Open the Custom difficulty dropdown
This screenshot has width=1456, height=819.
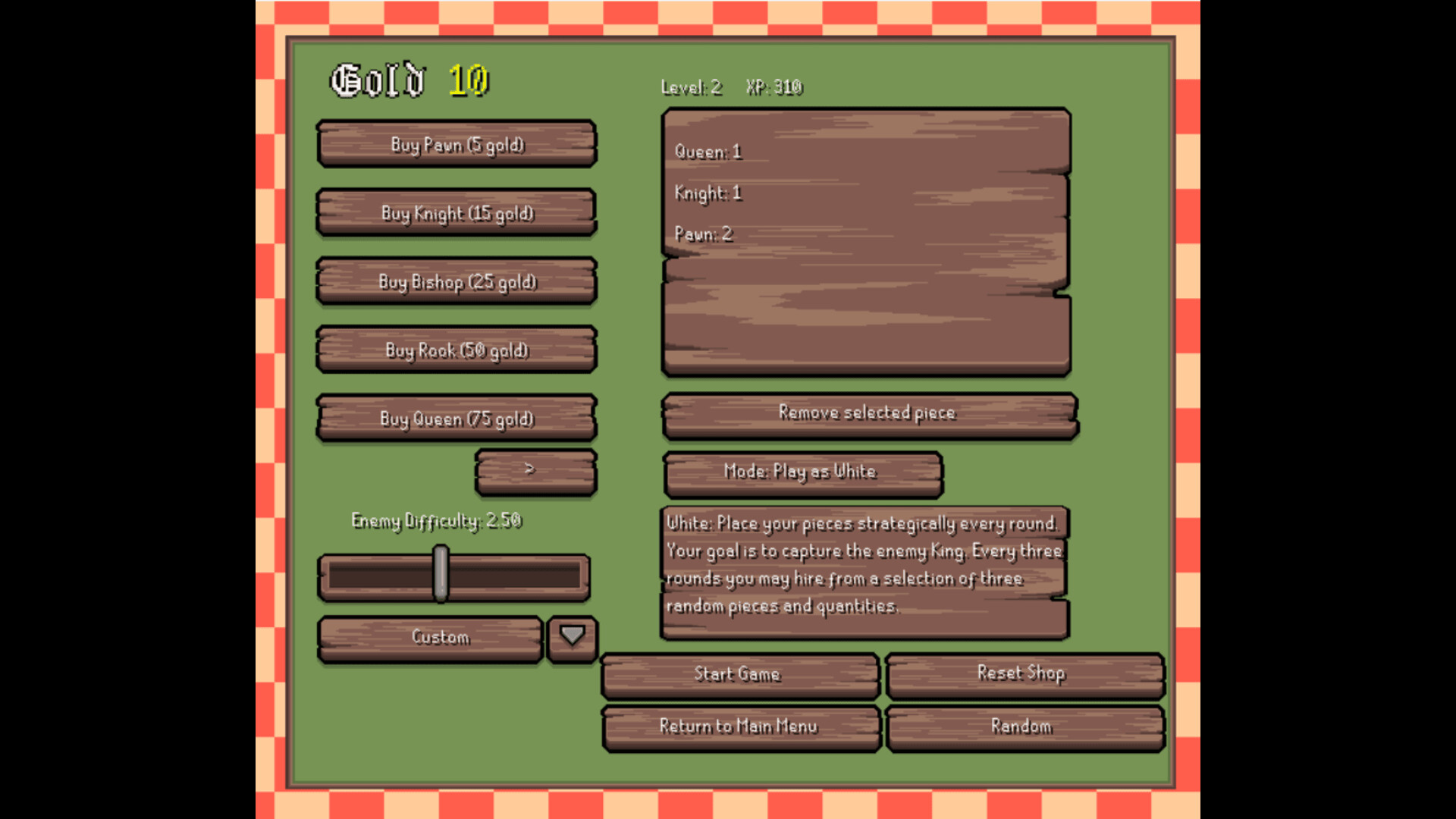pos(430,638)
